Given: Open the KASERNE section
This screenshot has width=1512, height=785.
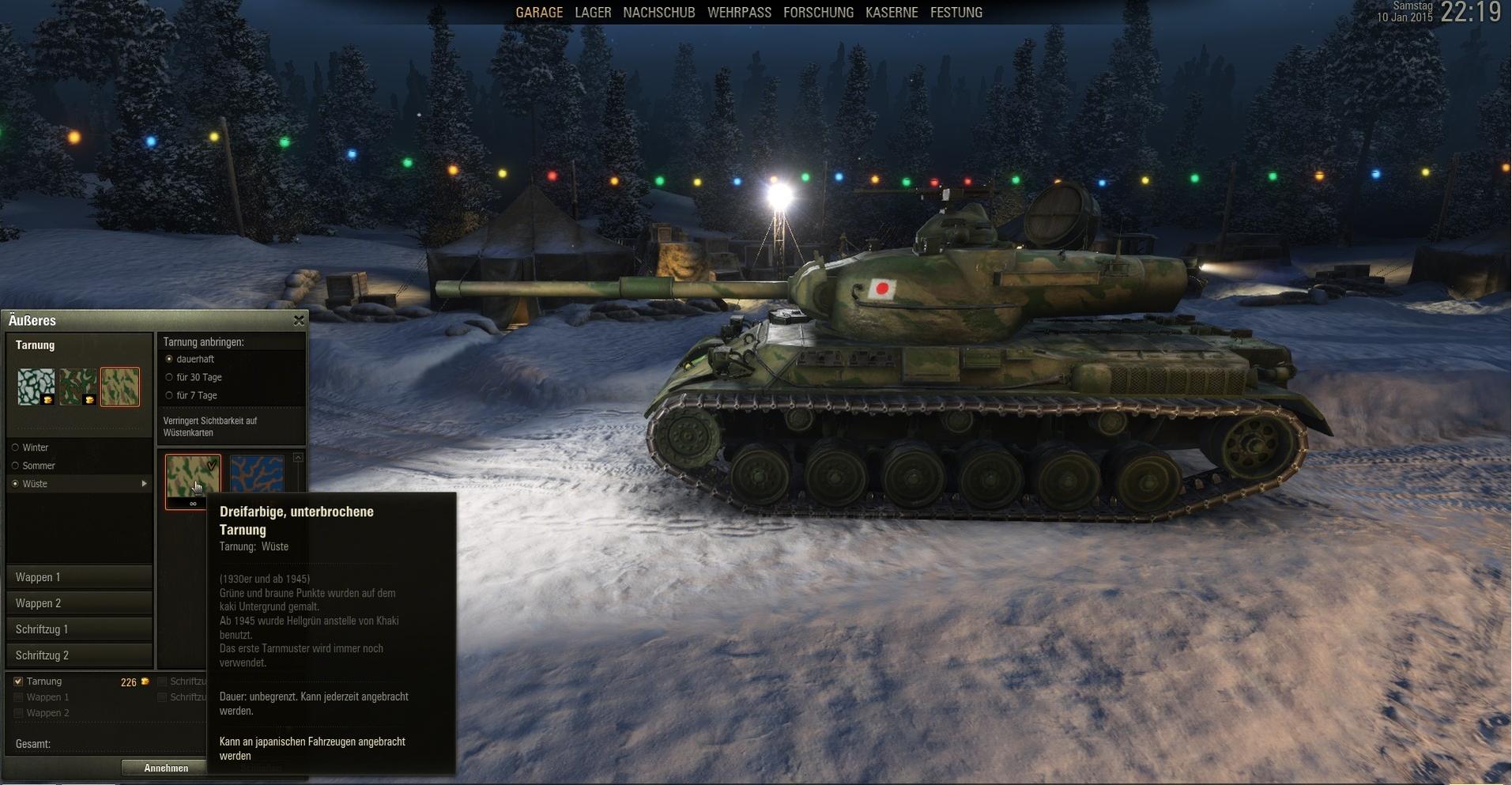Looking at the screenshot, I should coord(892,13).
